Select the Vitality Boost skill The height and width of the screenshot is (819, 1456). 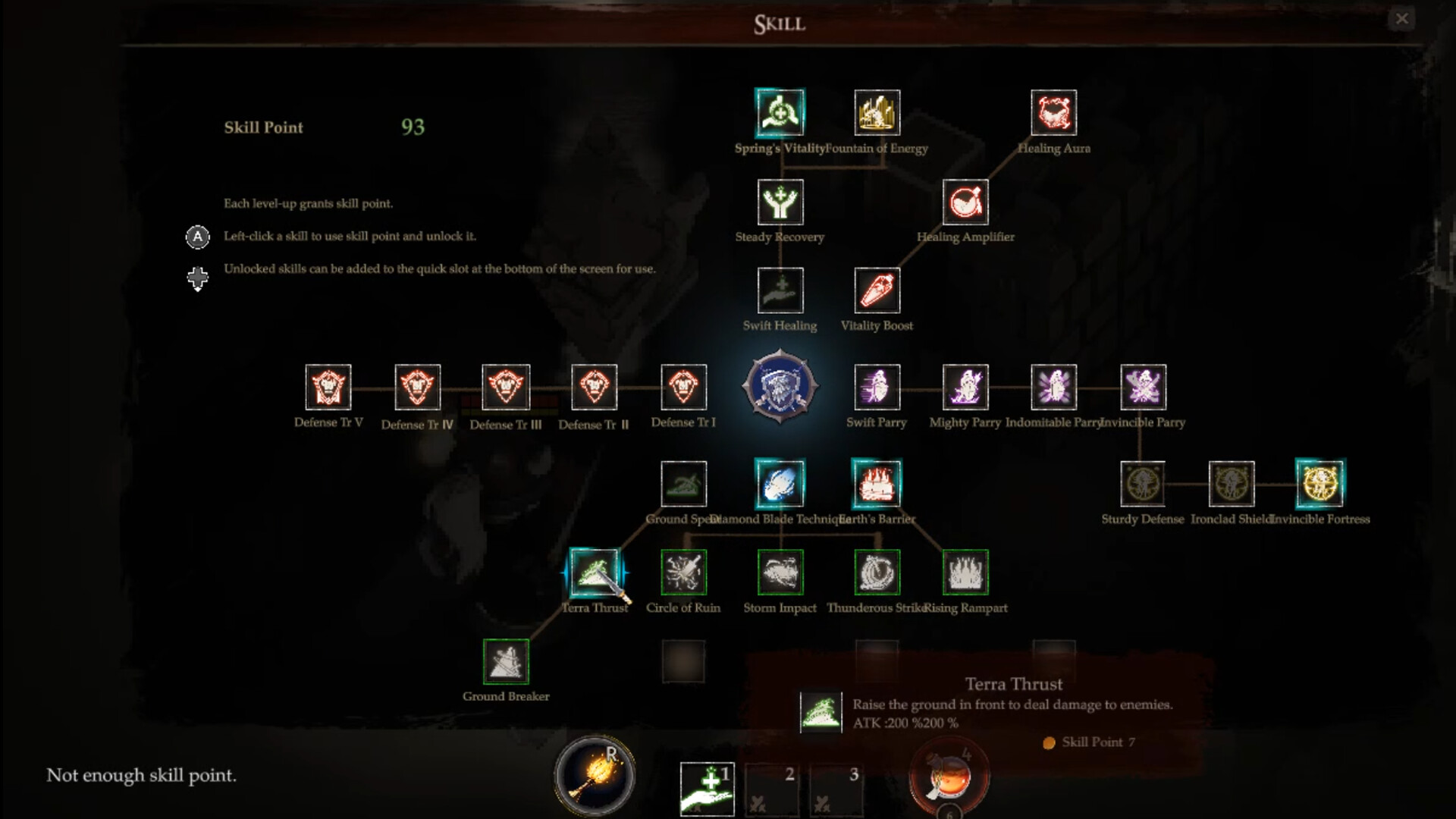[x=877, y=290]
